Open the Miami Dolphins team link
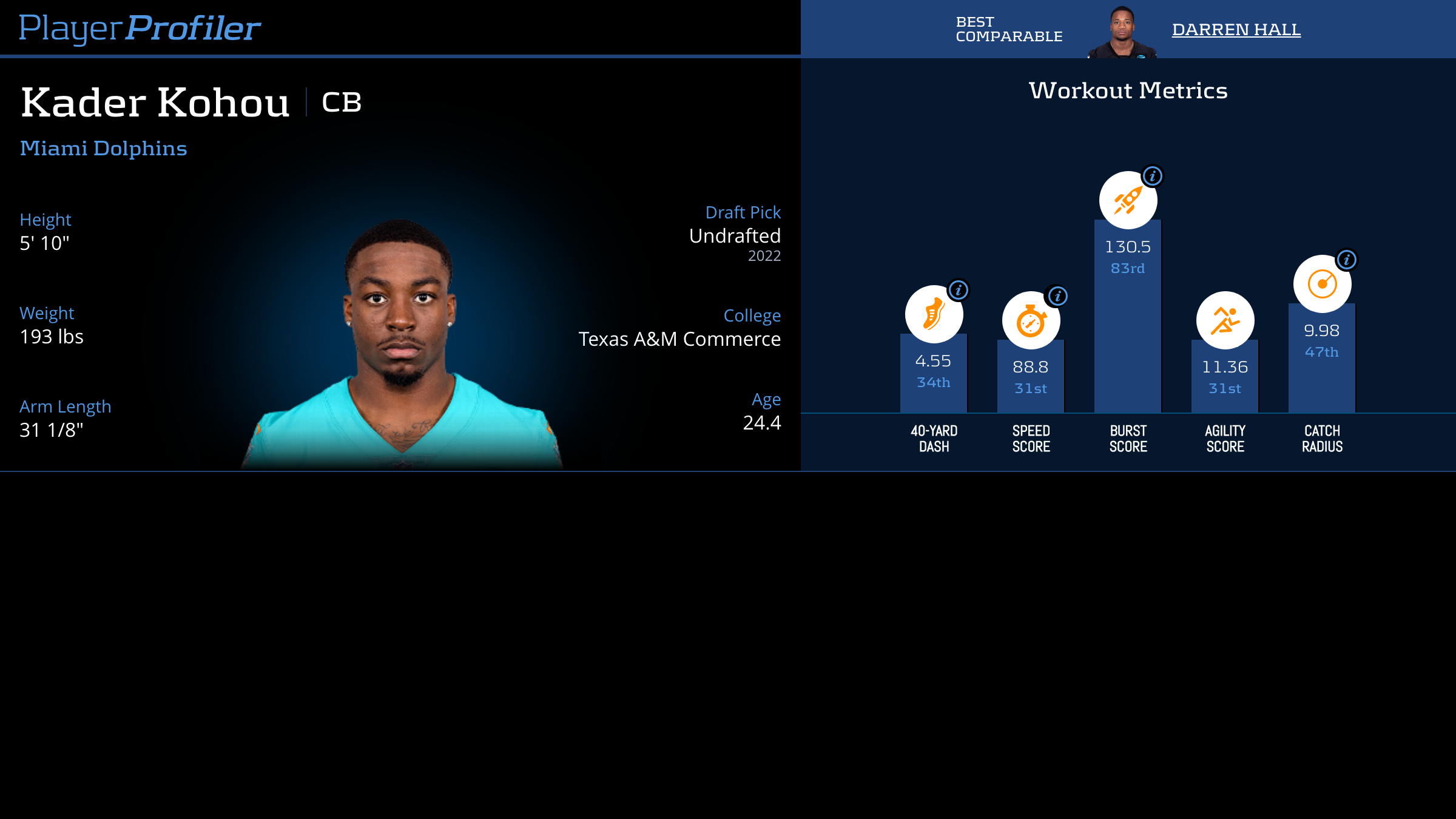Image resolution: width=1456 pixels, height=819 pixels. 103,148
